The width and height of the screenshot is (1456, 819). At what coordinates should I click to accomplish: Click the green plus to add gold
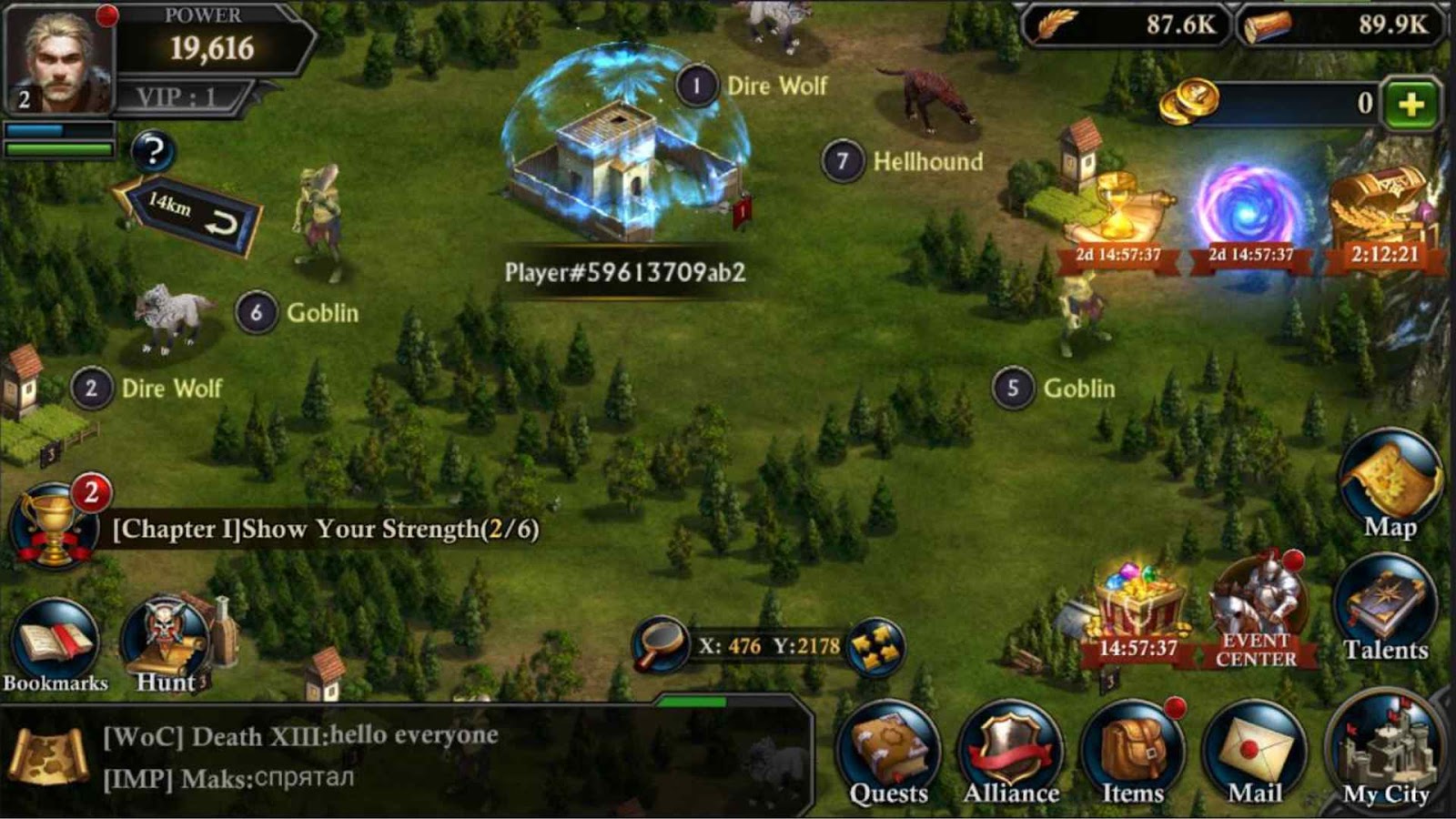click(1410, 105)
